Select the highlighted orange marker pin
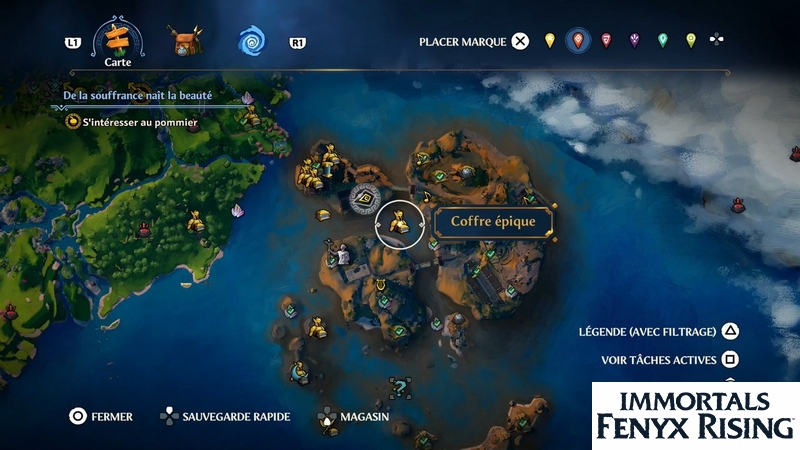The image size is (800, 450). 577,41
